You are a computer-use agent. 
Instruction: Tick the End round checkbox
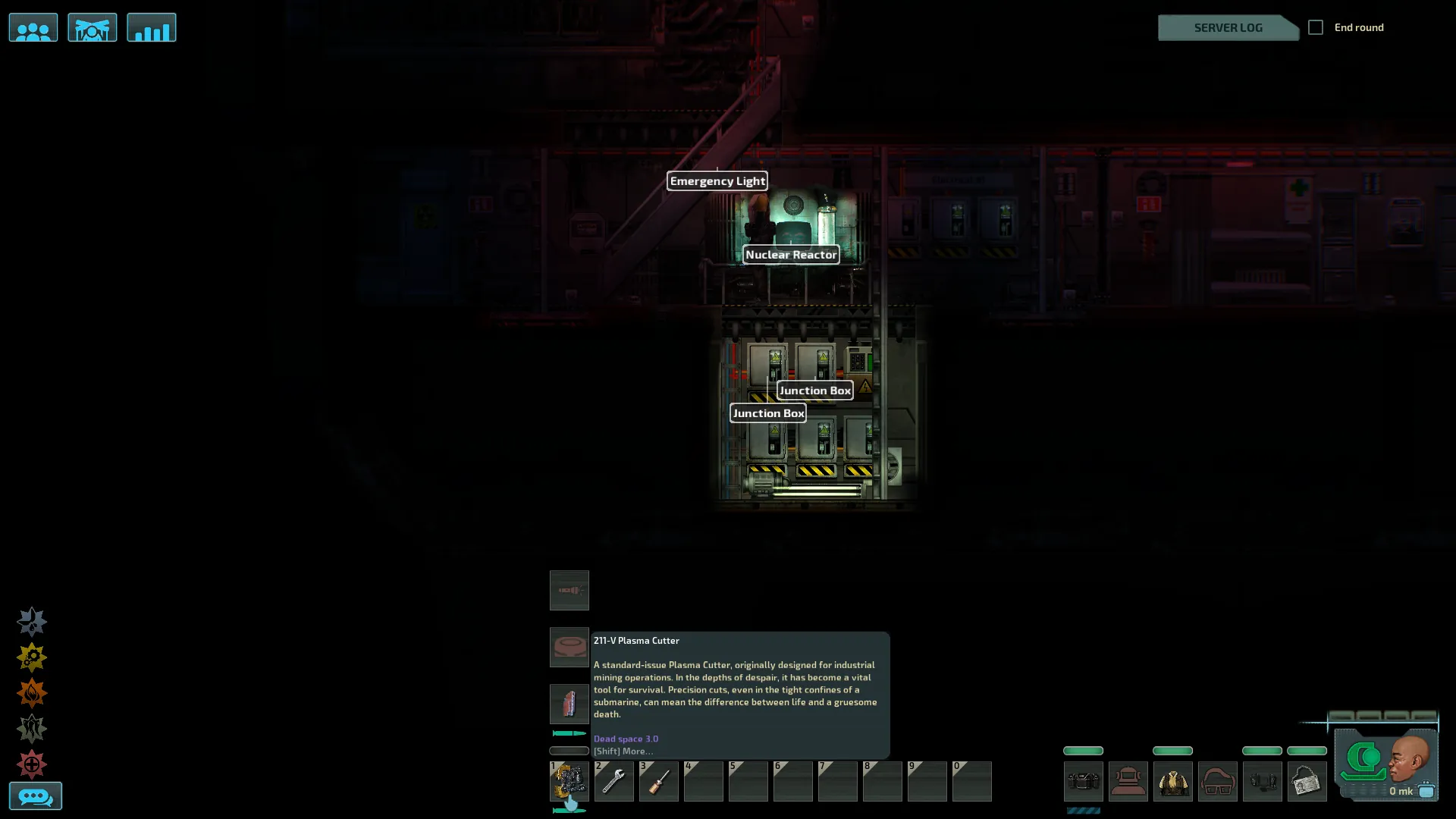pyautogui.click(x=1316, y=27)
